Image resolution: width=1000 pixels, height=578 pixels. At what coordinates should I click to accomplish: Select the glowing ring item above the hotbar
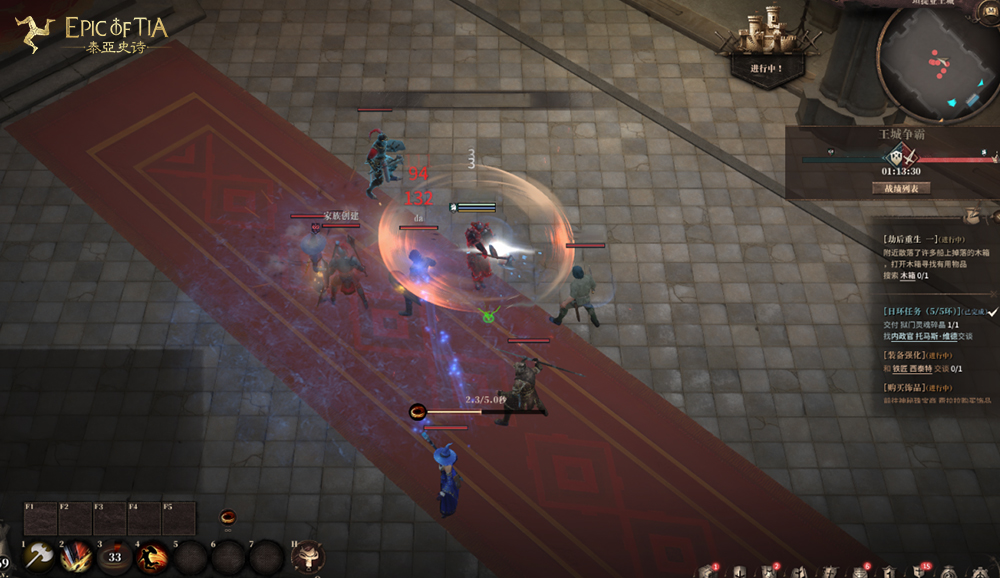coord(228,517)
